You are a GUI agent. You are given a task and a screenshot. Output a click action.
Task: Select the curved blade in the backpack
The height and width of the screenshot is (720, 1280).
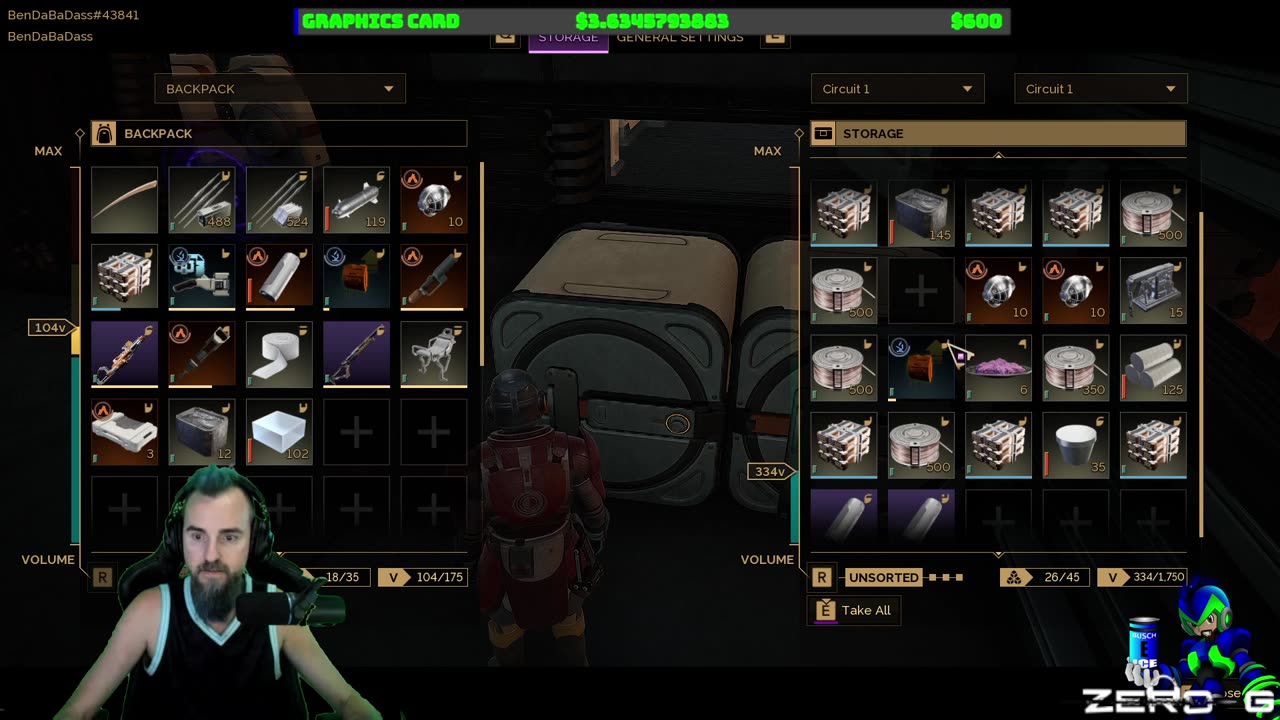pyautogui.click(x=124, y=200)
